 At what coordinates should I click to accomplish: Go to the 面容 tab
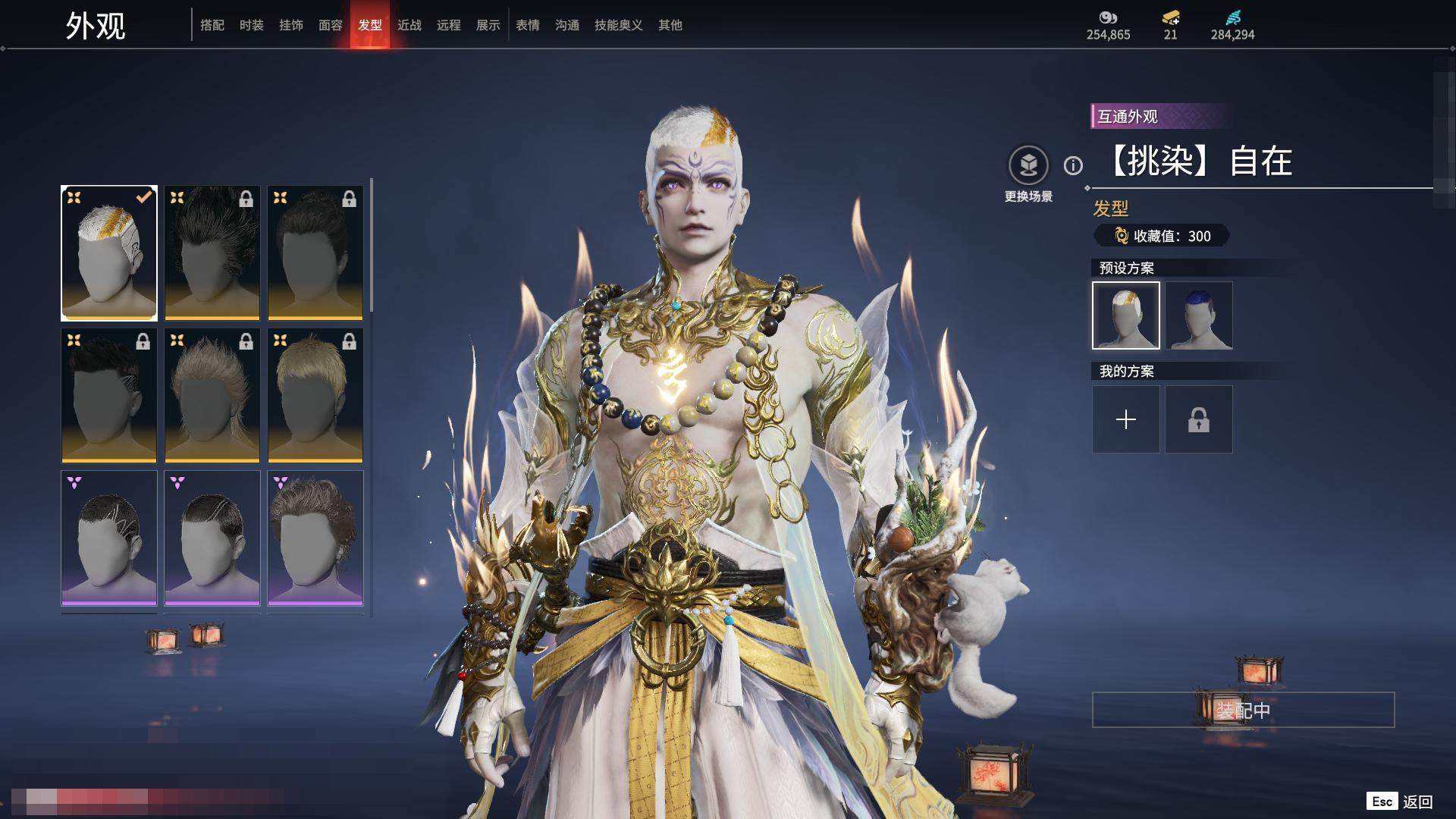[x=331, y=25]
